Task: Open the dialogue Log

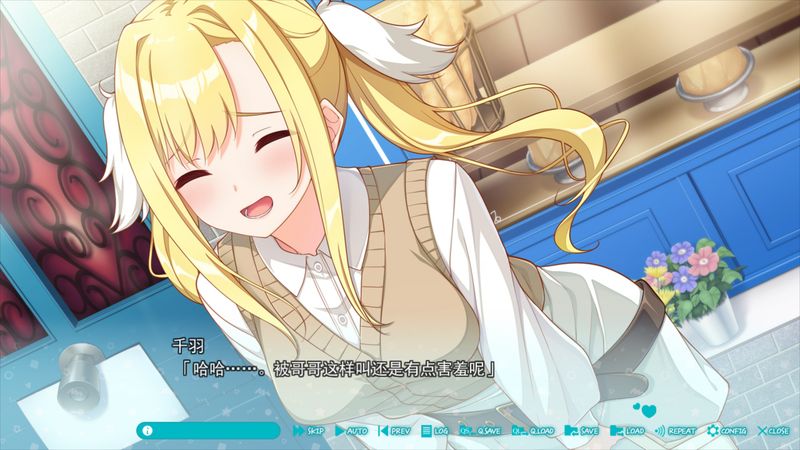Action: pyautogui.click(x=435, y=430)
